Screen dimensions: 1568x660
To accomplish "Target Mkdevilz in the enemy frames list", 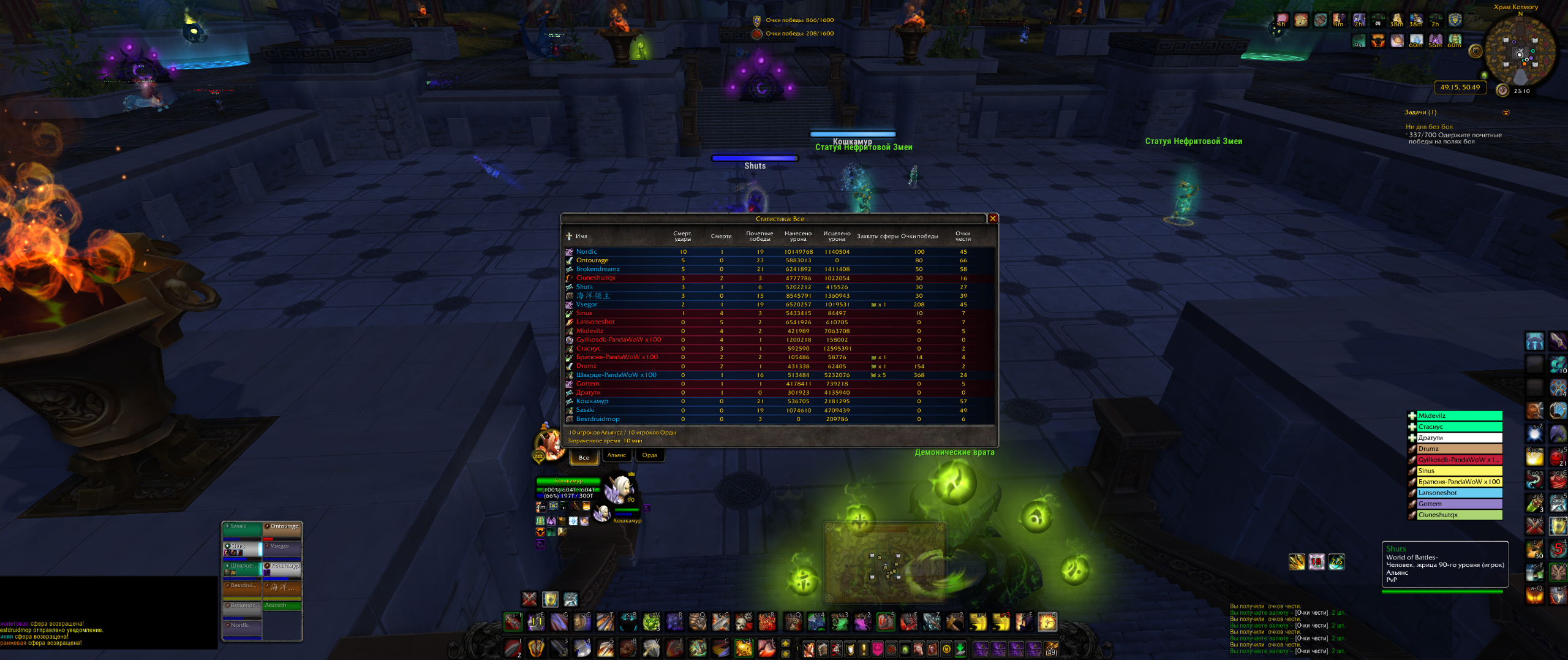I will (1459, 416).
